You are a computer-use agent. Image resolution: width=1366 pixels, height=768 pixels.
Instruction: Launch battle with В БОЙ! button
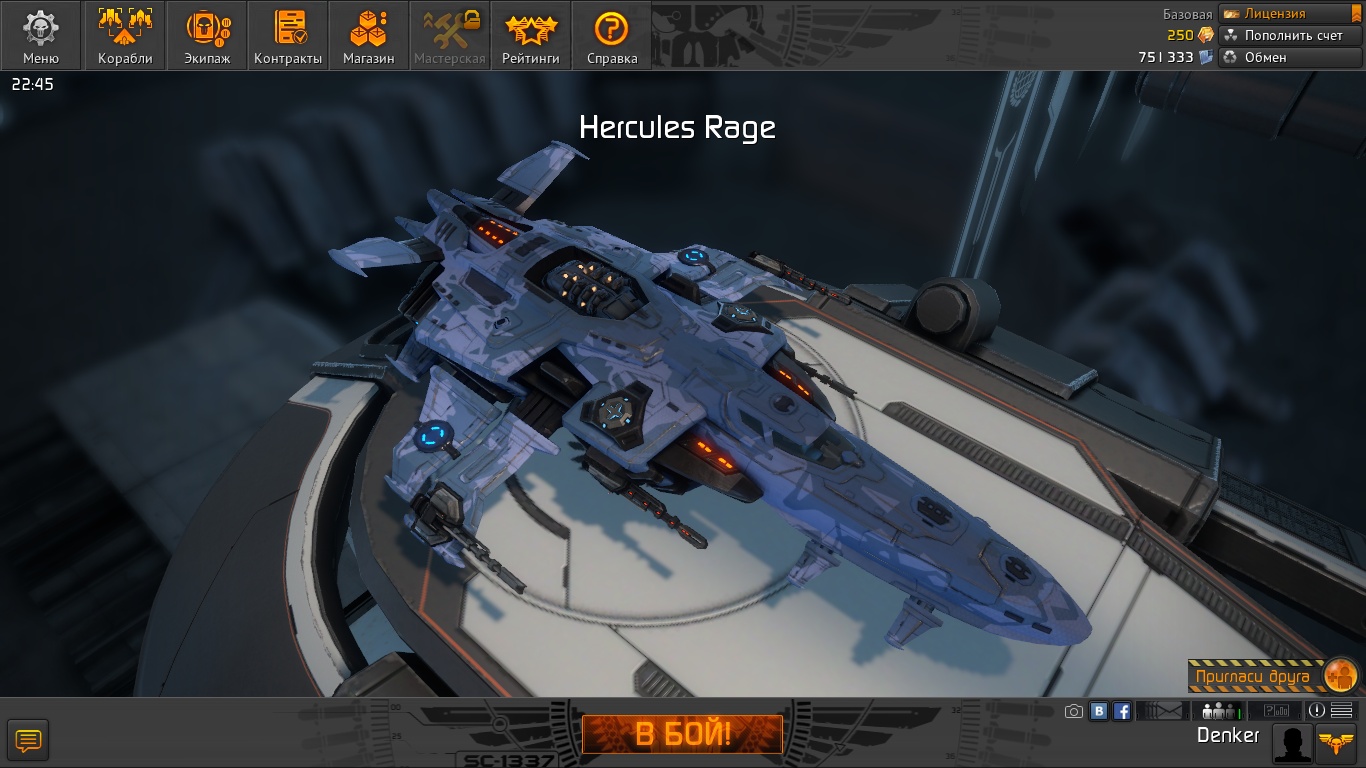click(x=683, y=735)
